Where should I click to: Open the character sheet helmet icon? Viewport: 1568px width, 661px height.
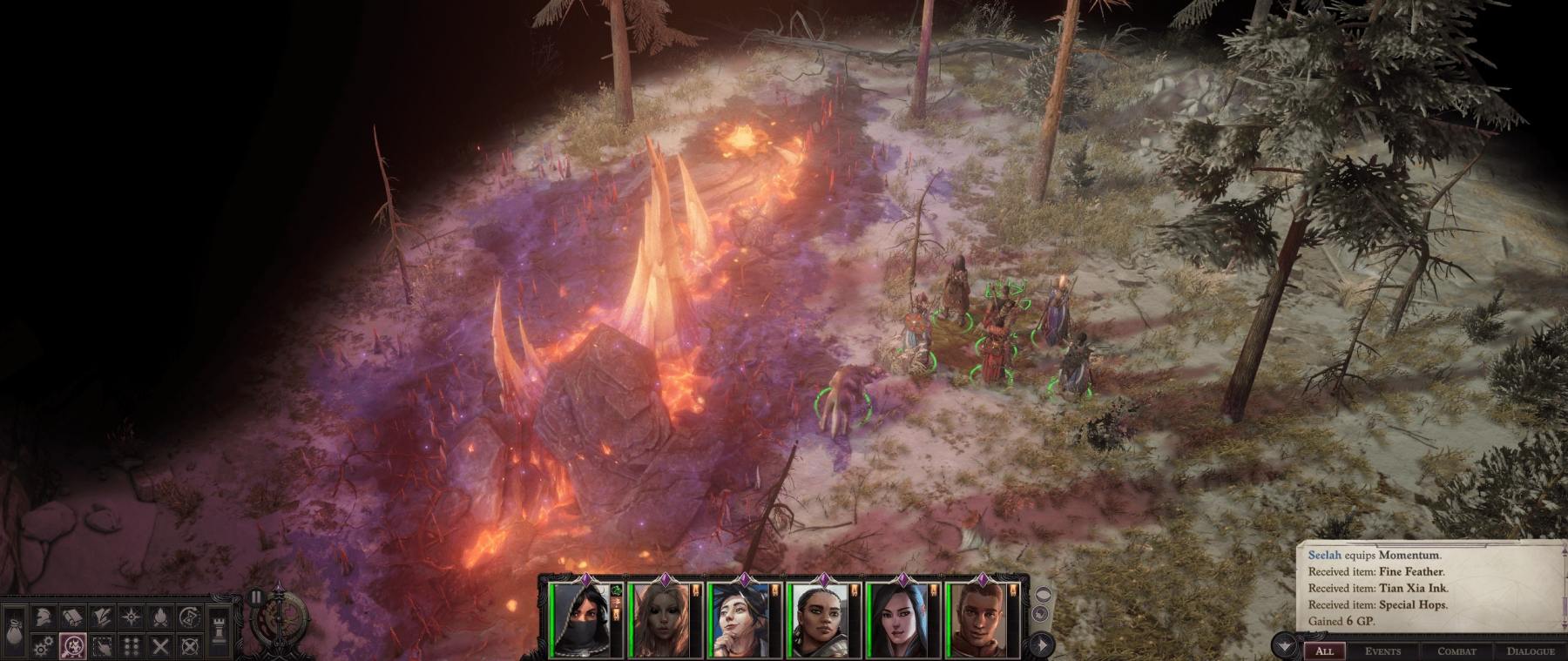[x=44, y=617]
